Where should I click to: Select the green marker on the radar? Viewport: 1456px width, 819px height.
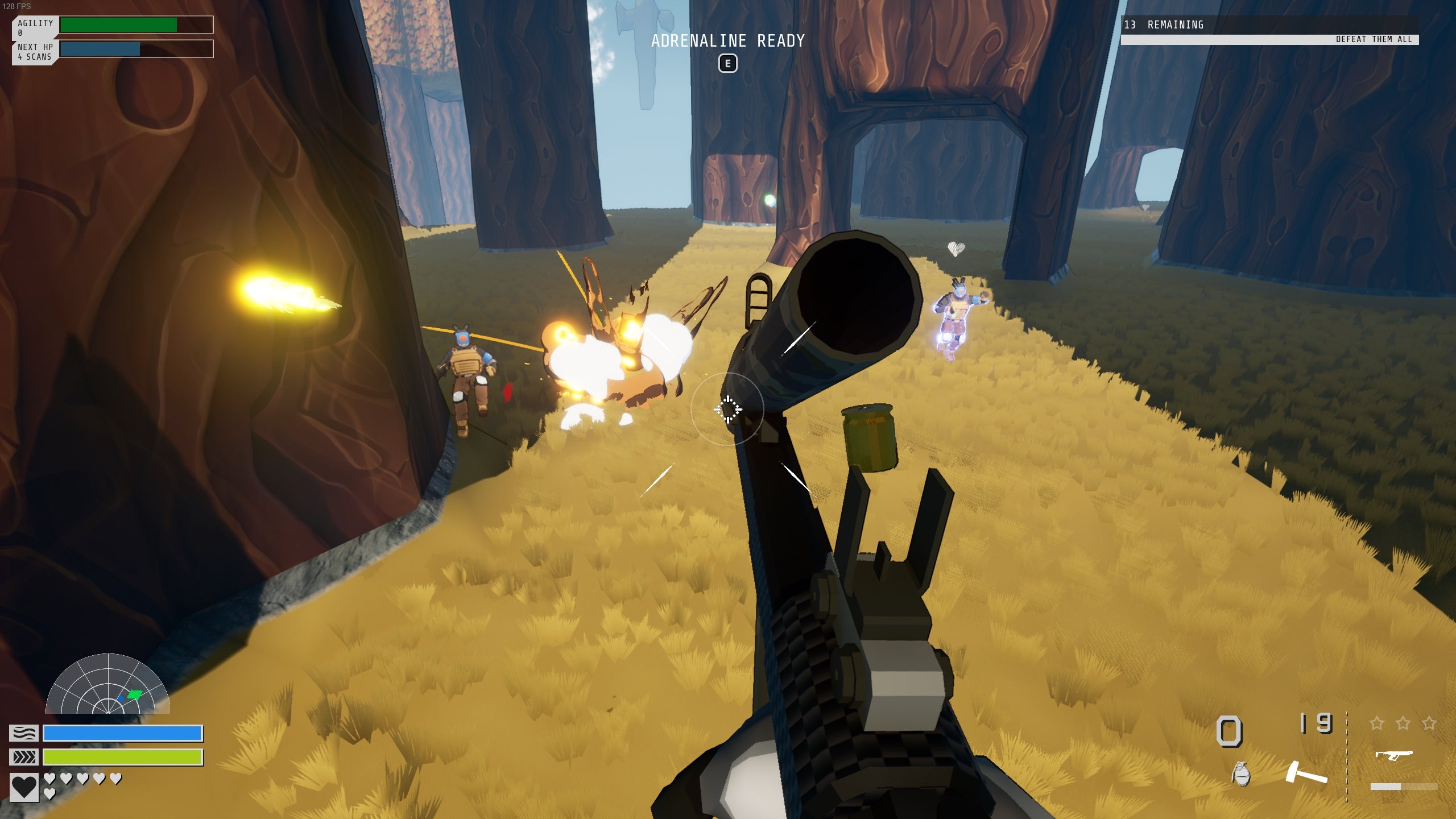[135, 694]
